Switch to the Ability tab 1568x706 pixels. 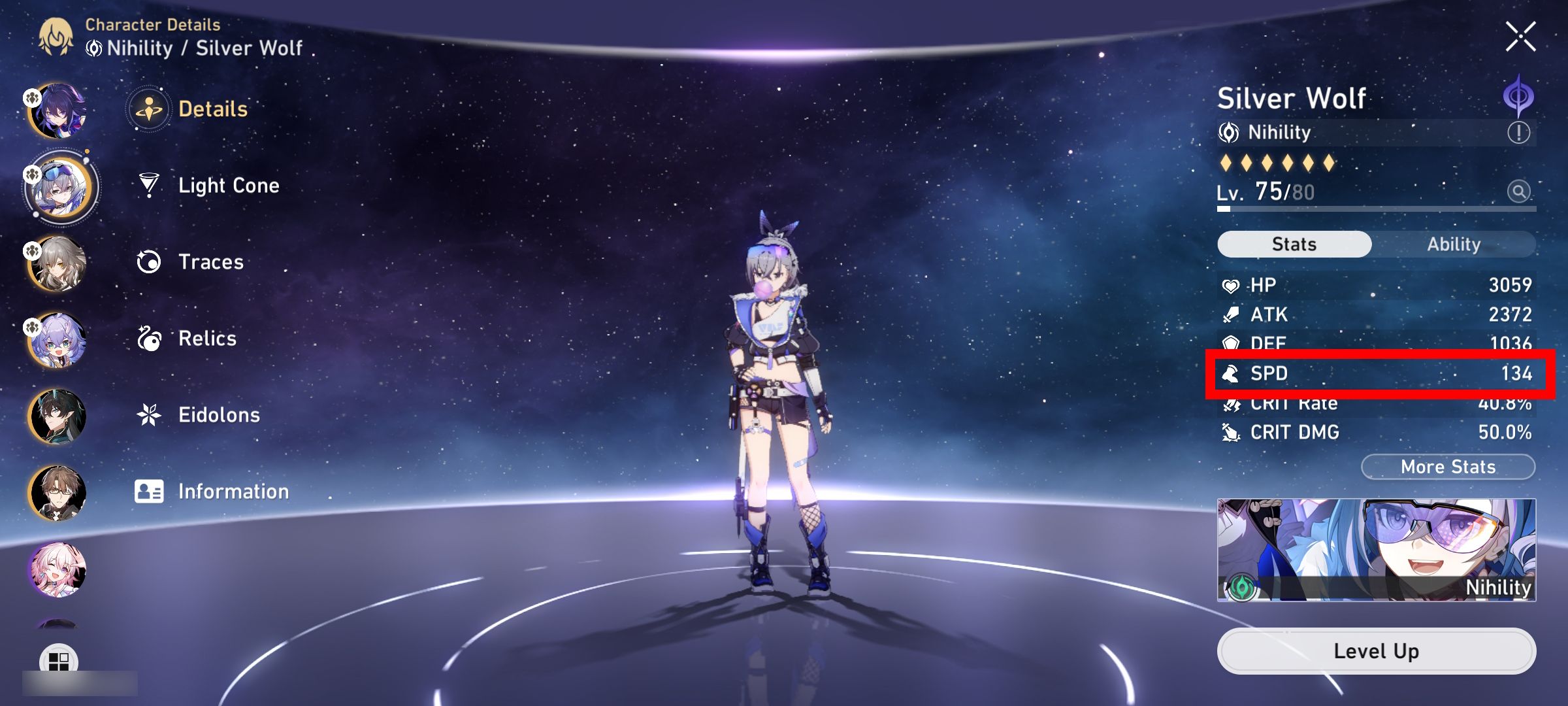[1456, 244]
